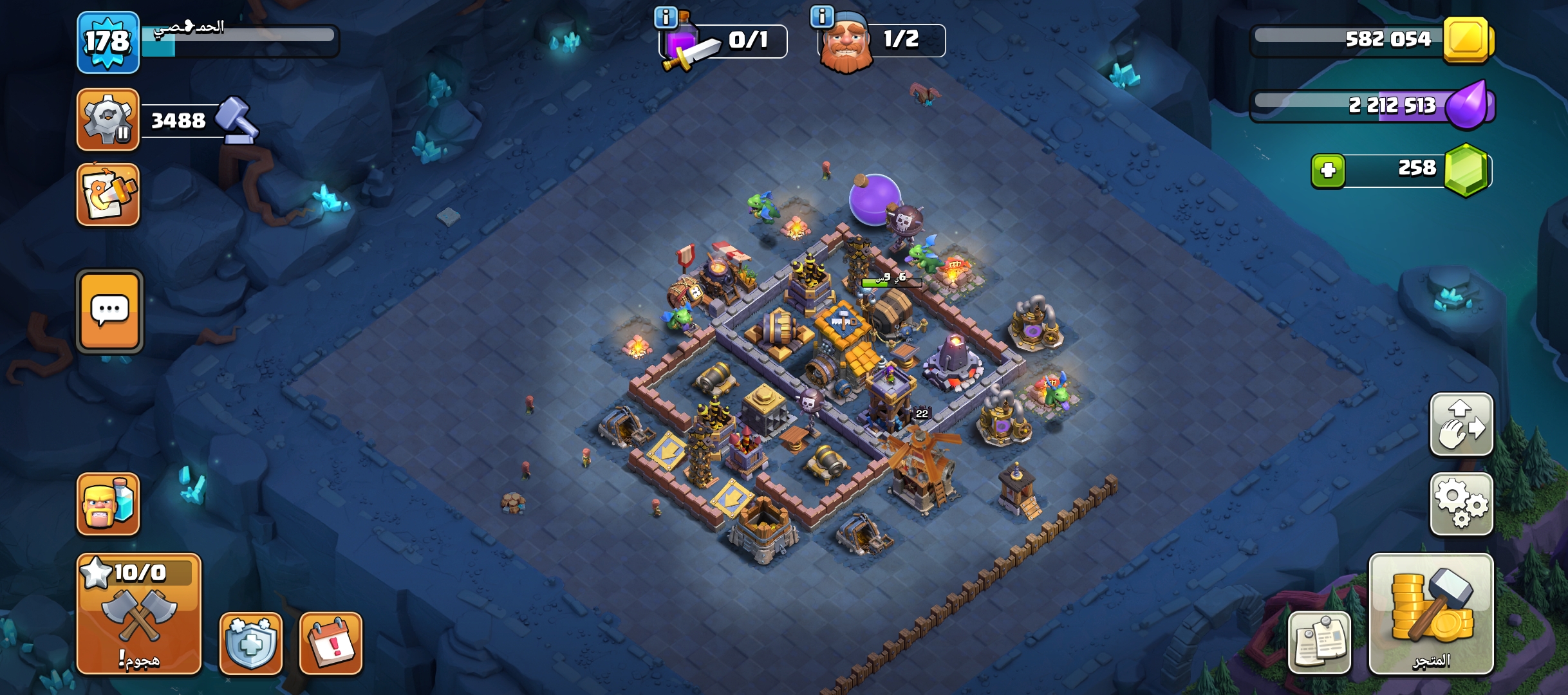Open the scroll and hammer tasks button
The image size is (1568, 695).
pos(107,194)
